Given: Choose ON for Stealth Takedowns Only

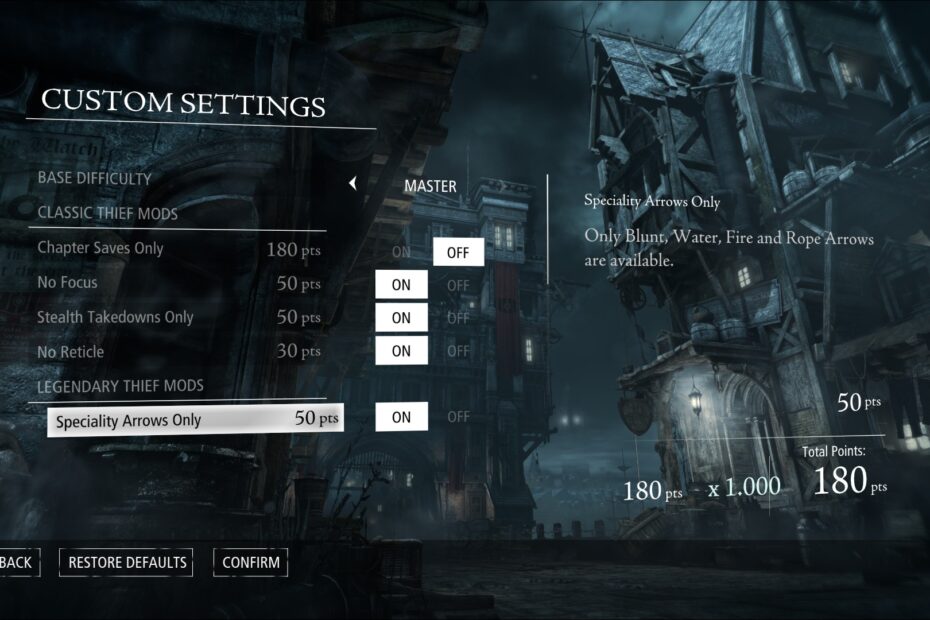Looking at the screenshot, I should [401, 318].
